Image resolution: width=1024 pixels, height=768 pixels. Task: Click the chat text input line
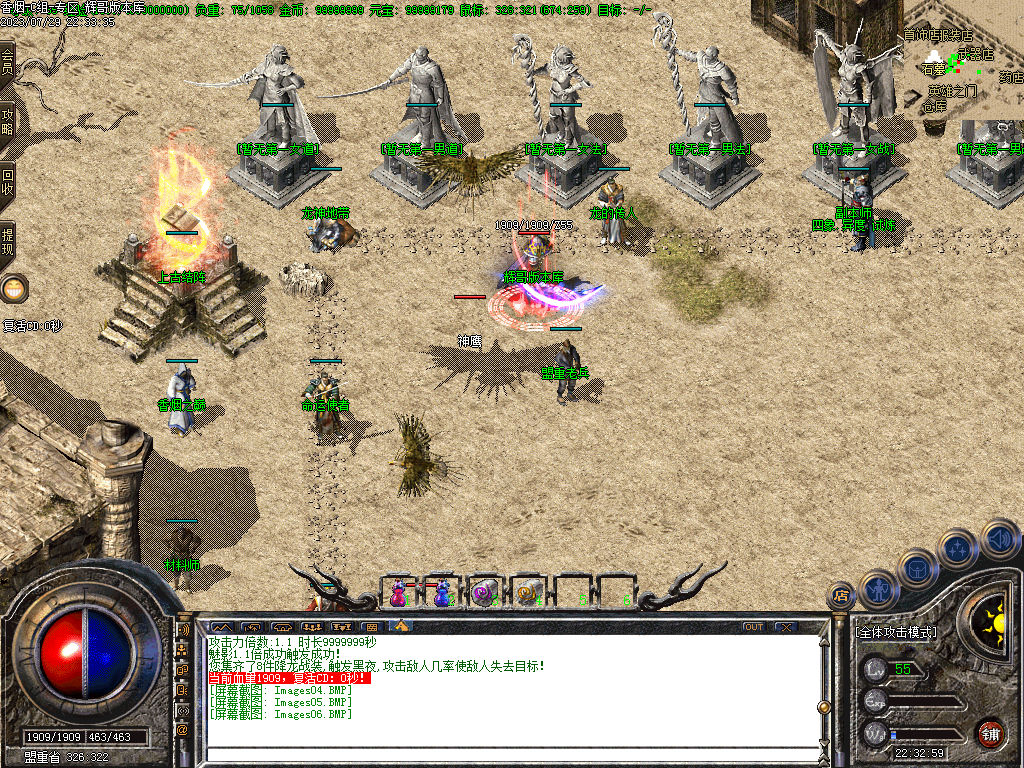pyautogui.click(x=510, y=754)
